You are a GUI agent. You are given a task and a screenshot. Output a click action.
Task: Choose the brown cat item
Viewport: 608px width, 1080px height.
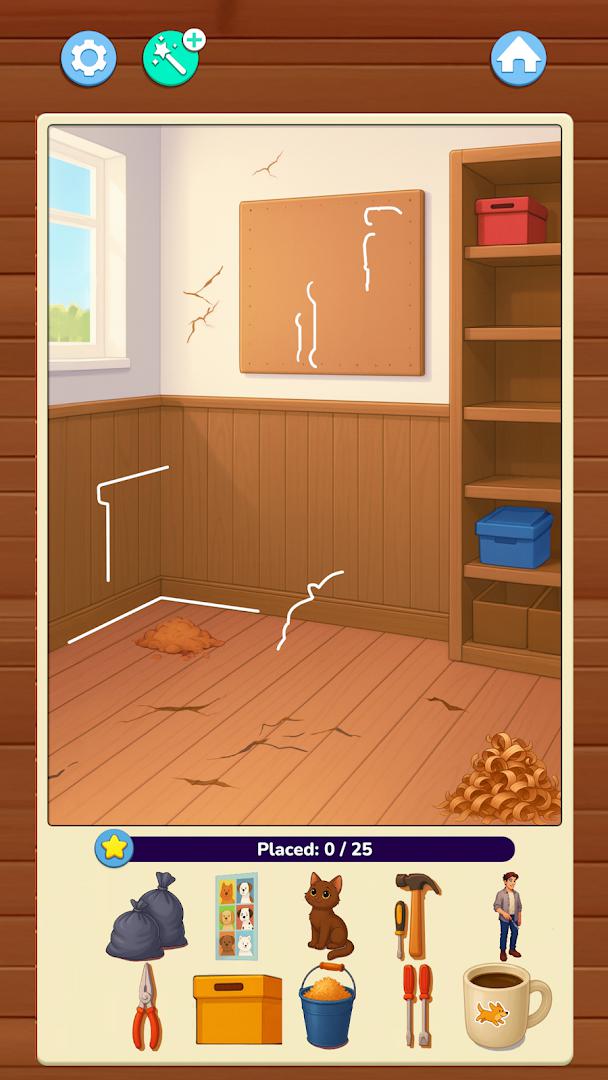[x=326, y=915]
